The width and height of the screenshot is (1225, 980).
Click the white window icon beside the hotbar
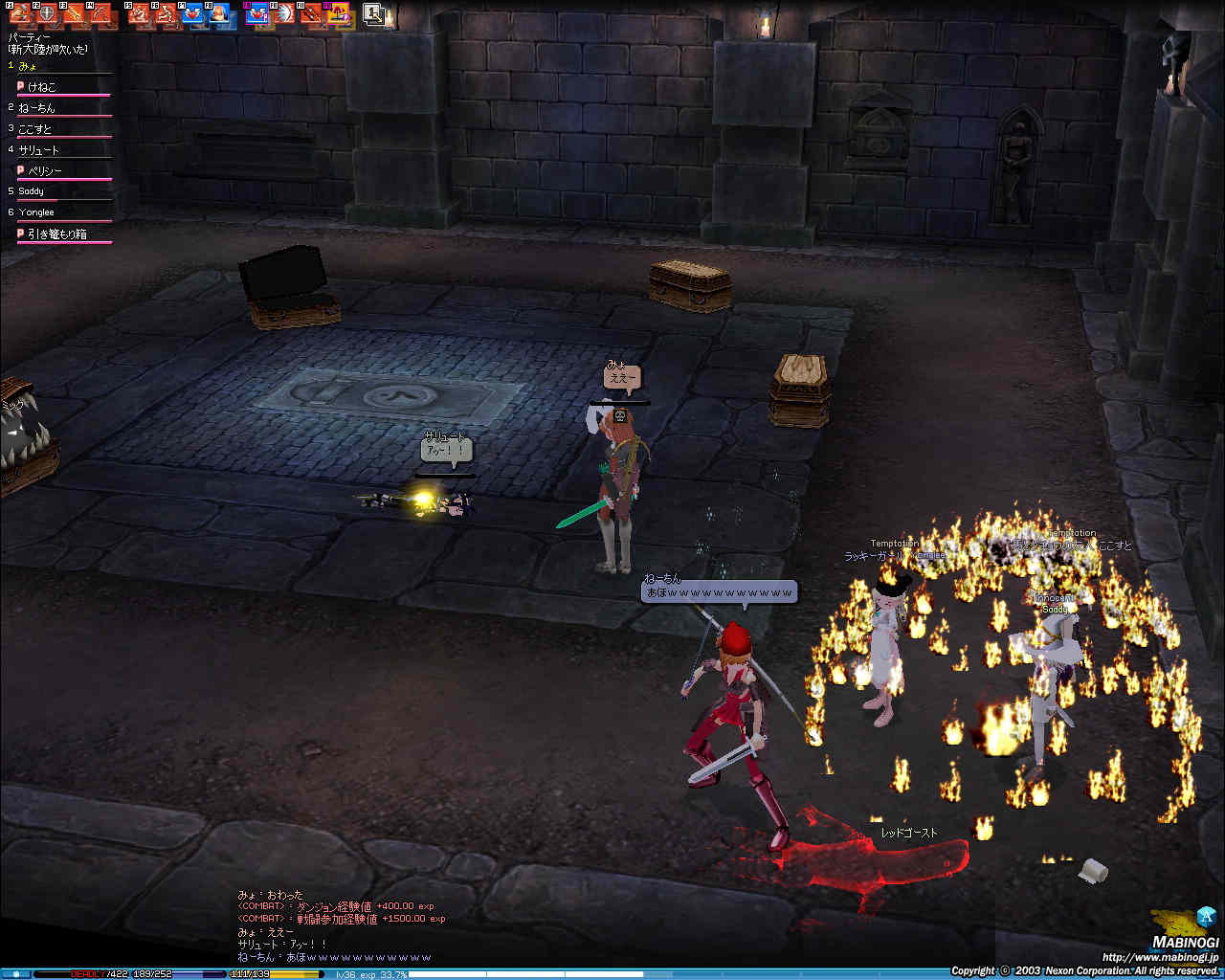click(374, 13)
